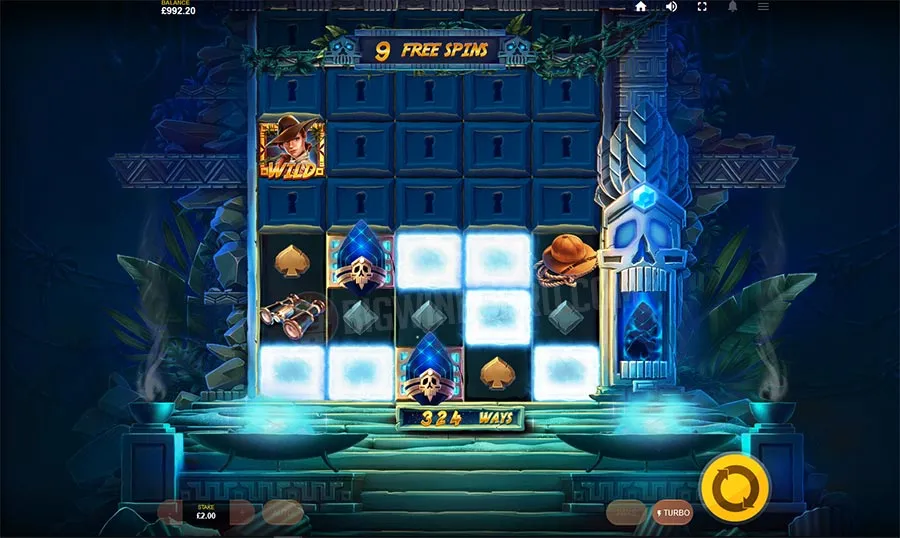Decrease the stake amount
The height and width of the screenshot is (538, 900).
coord(170,513)
